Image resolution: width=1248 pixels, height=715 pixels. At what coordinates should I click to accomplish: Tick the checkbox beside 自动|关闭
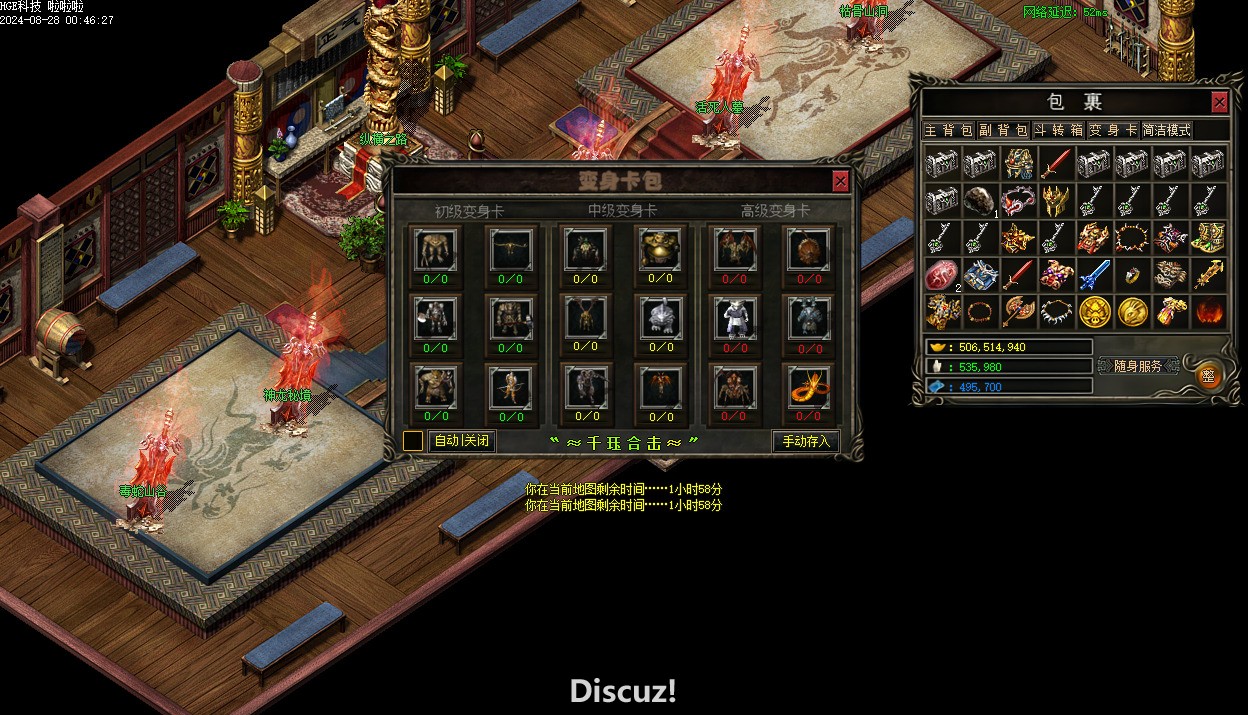pyautogui.click(x=413, y=441)
